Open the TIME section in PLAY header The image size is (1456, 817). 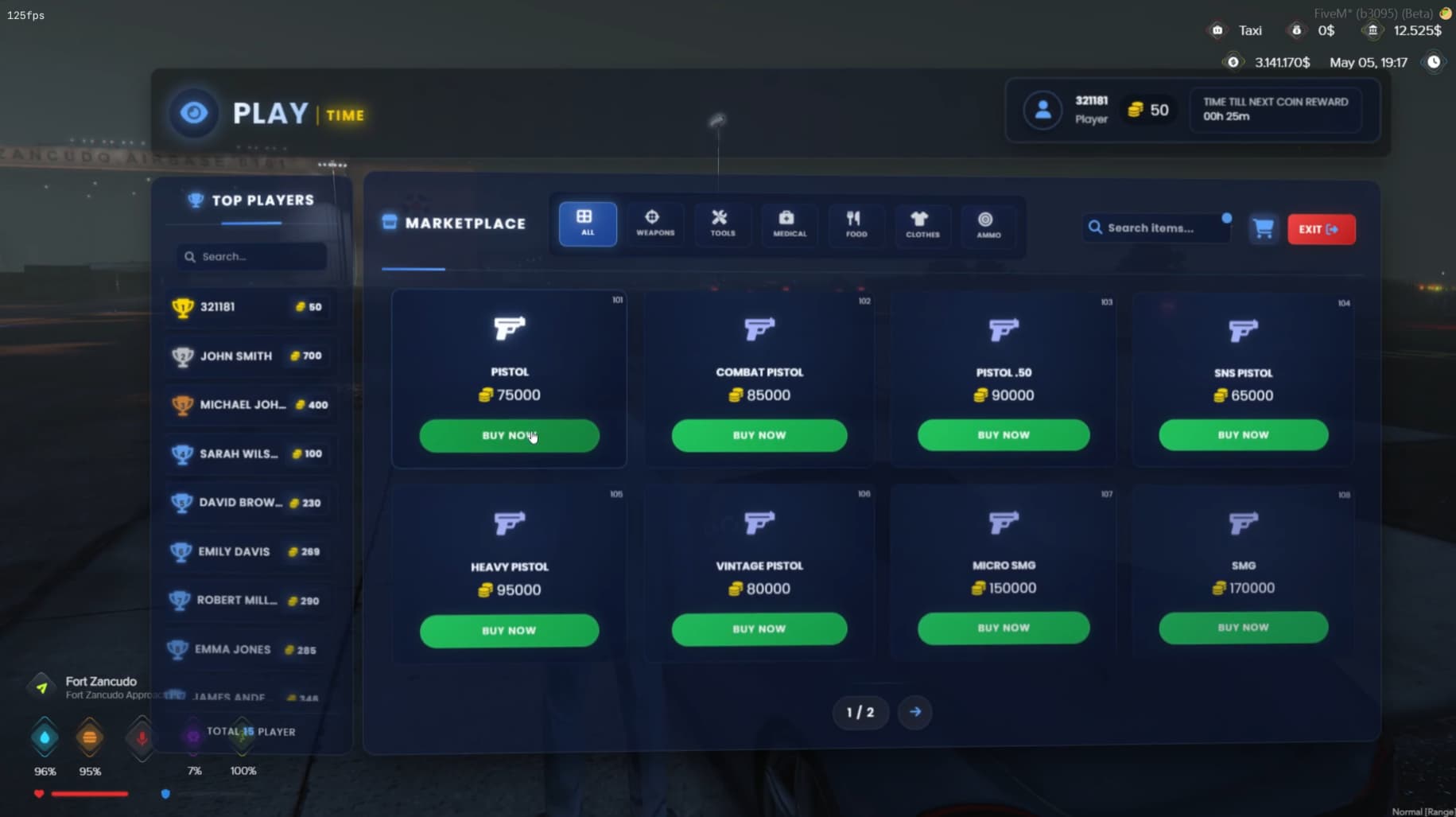(344, 115)
